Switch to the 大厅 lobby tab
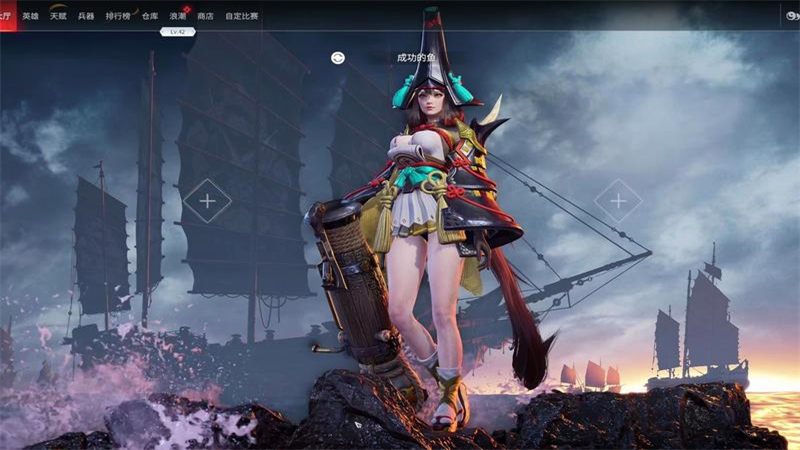 tap(6, 16)
